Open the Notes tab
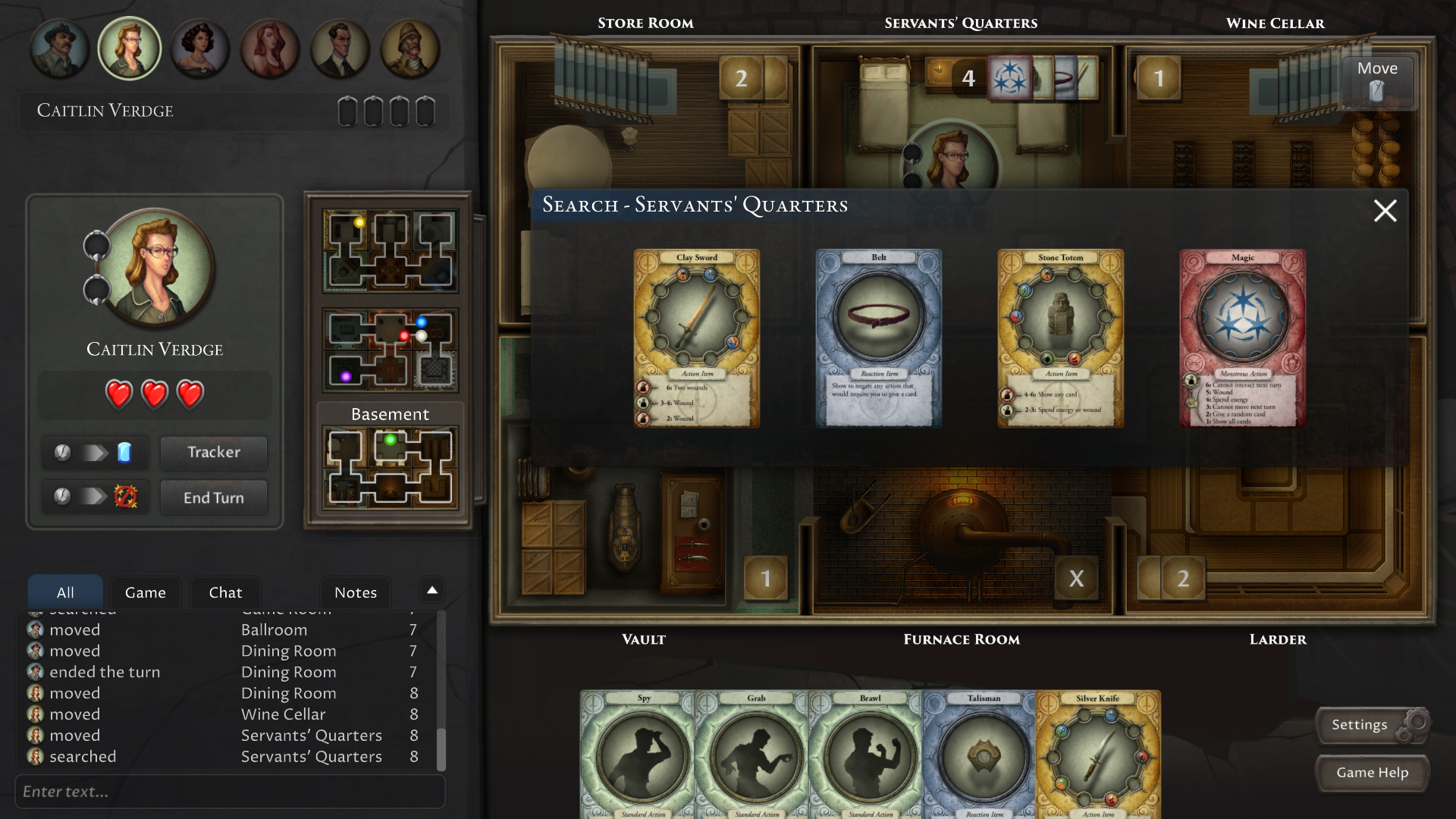The image size is (1456, 819). tap(355, 592)
